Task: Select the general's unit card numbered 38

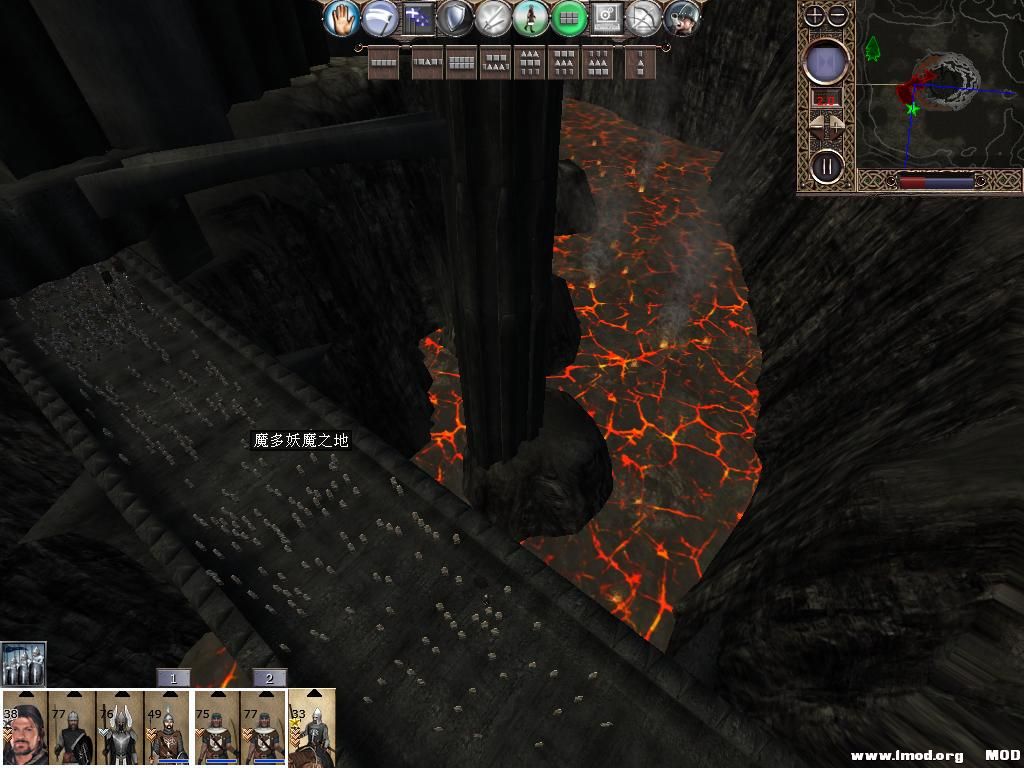Action: (25, 728)
